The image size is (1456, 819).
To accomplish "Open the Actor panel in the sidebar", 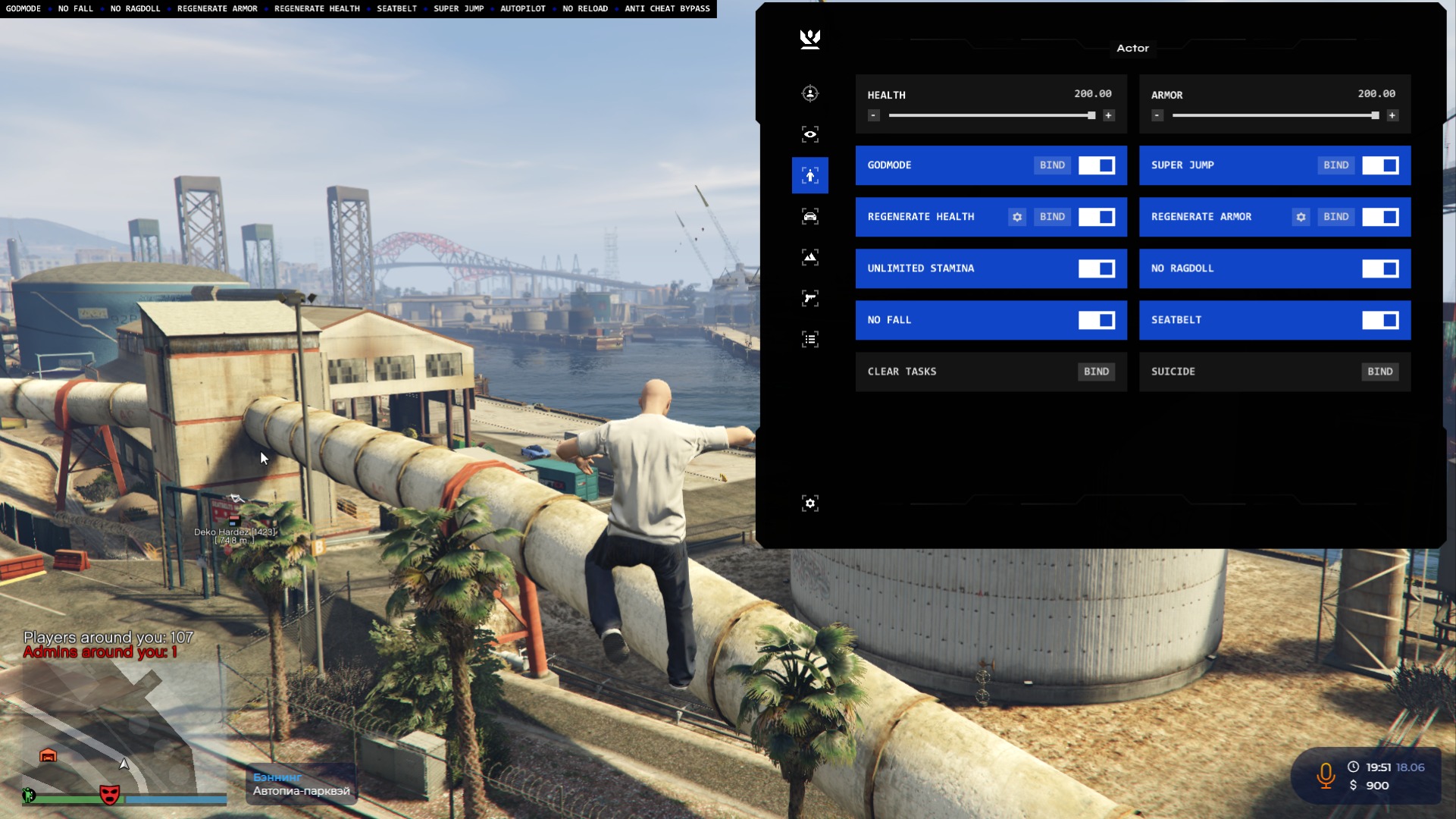I will 810,175.
